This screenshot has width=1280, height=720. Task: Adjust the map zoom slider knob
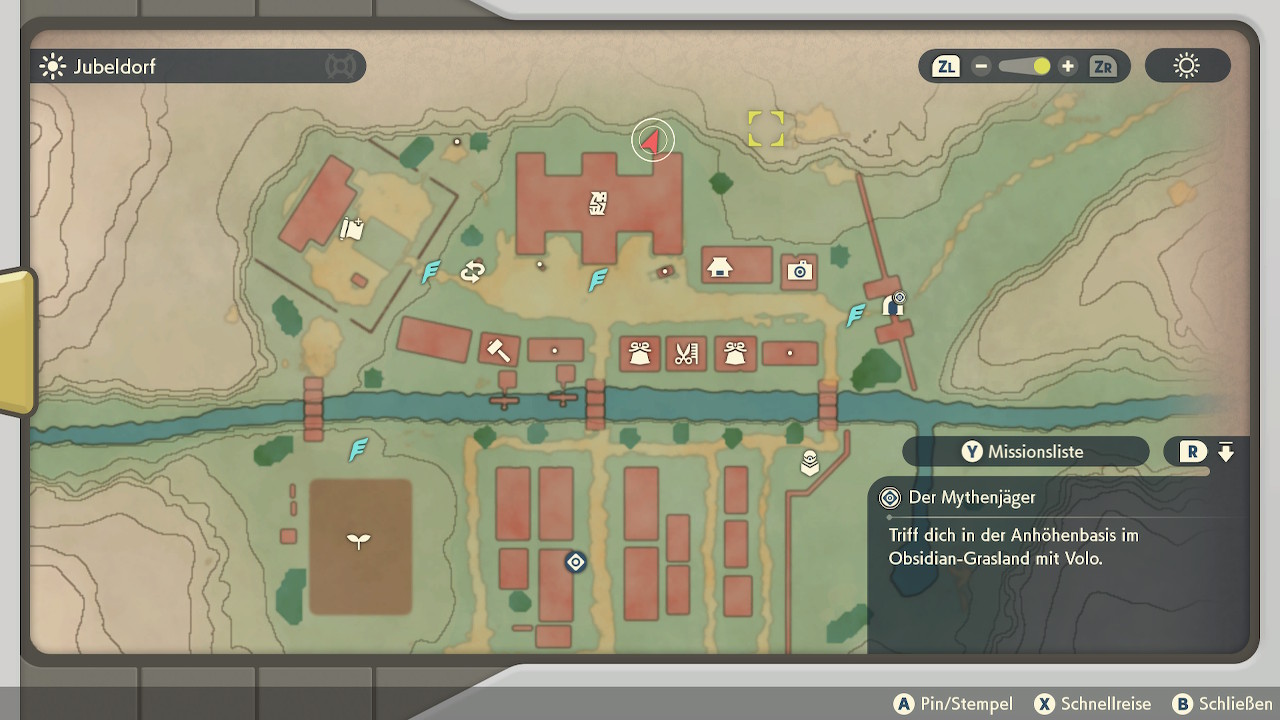(1041, 67)
